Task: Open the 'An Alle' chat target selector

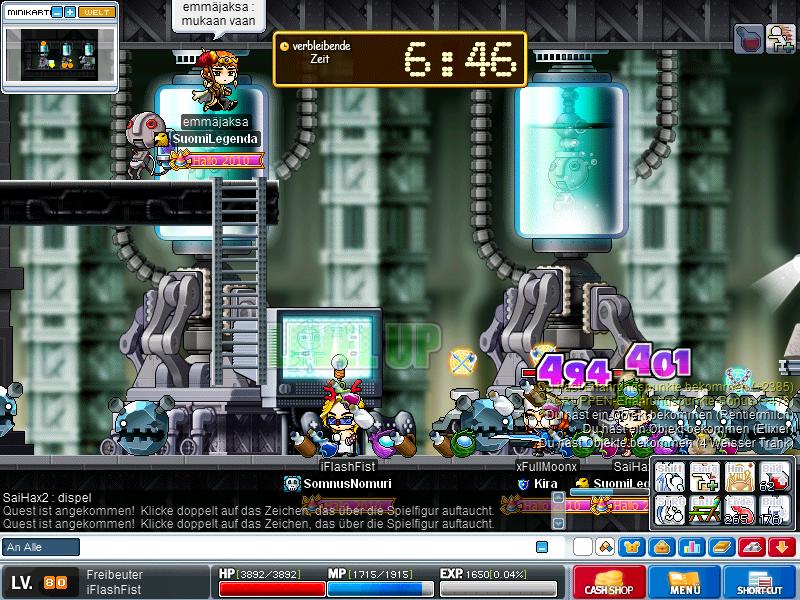Action: pyautogui.click(x=41, y=547)
